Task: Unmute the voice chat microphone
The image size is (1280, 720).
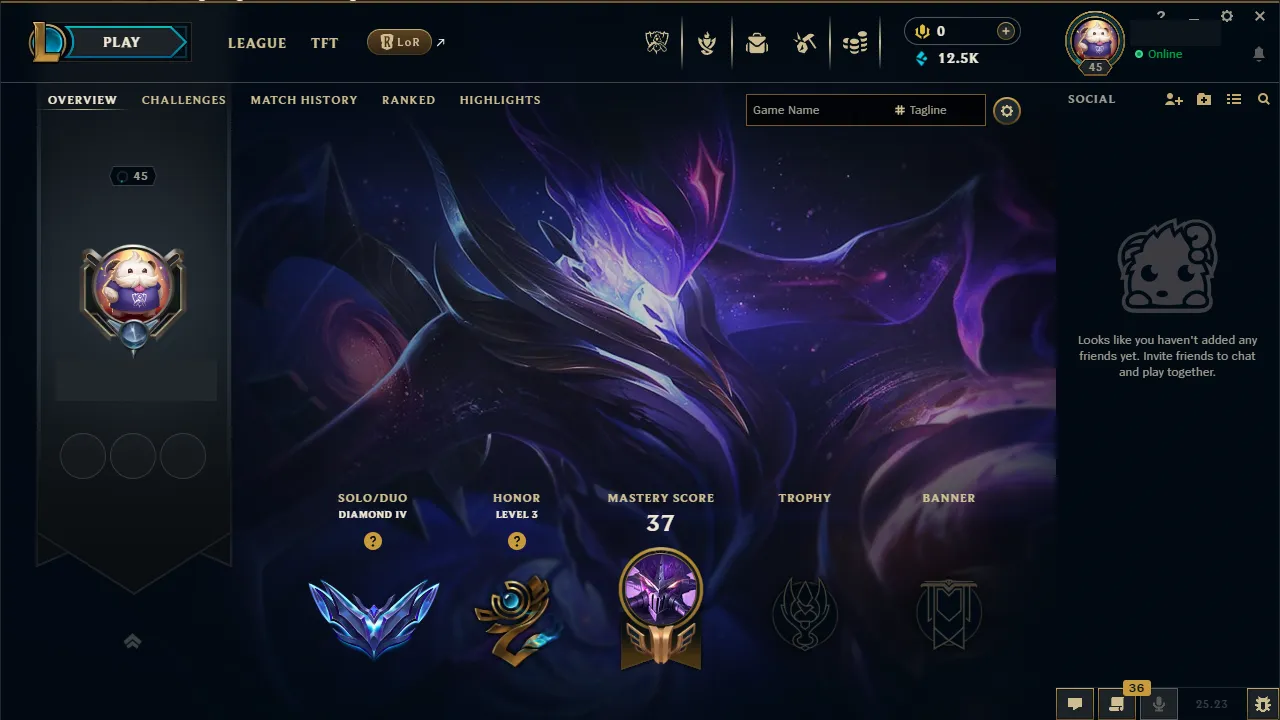Action: point(1159,704)
